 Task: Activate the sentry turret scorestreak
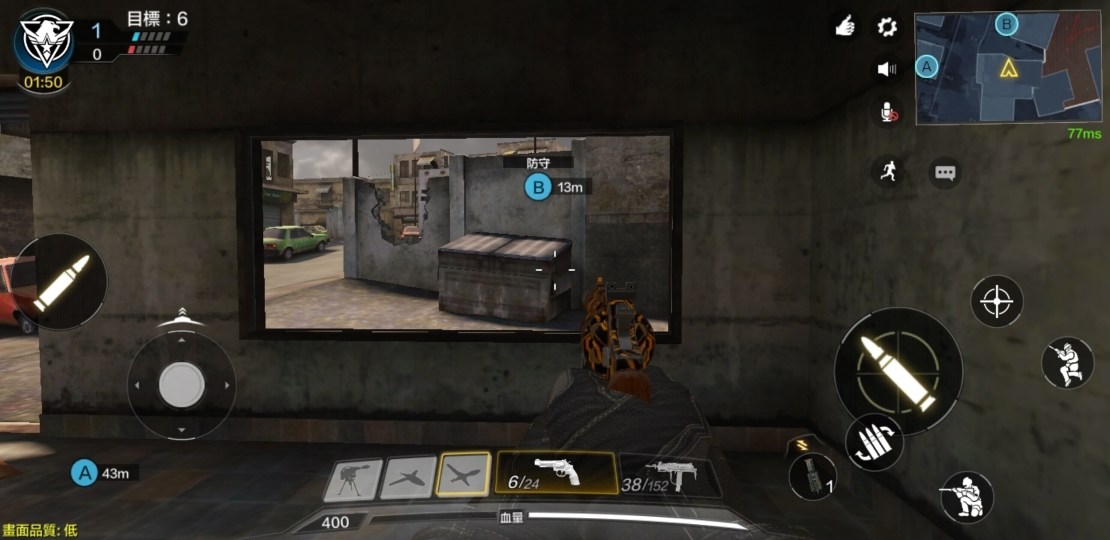(352, 479)
